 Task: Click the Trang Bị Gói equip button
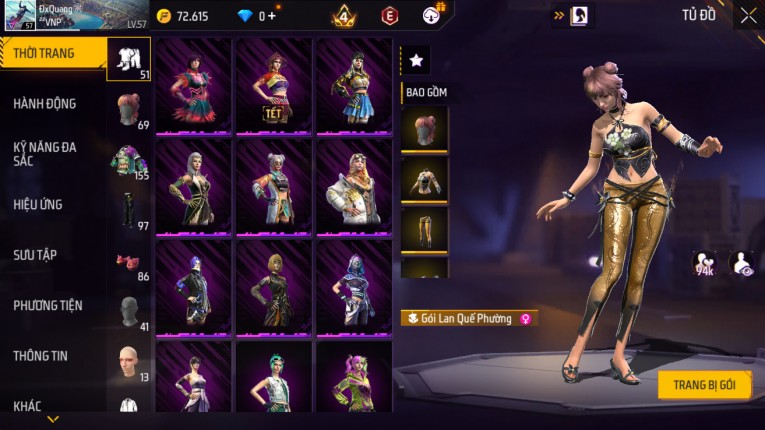[x=704, y=385]
